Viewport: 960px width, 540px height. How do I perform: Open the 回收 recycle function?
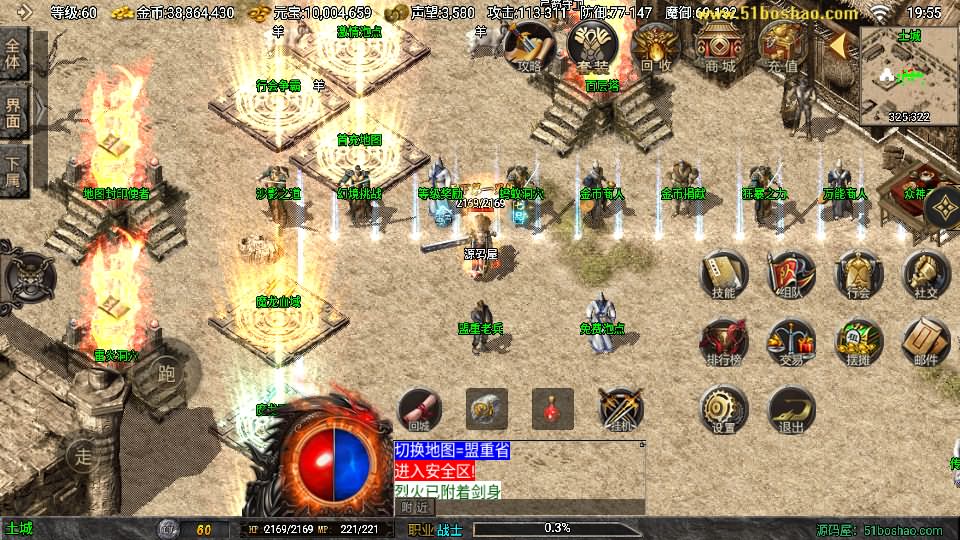(x=656, y=46)
